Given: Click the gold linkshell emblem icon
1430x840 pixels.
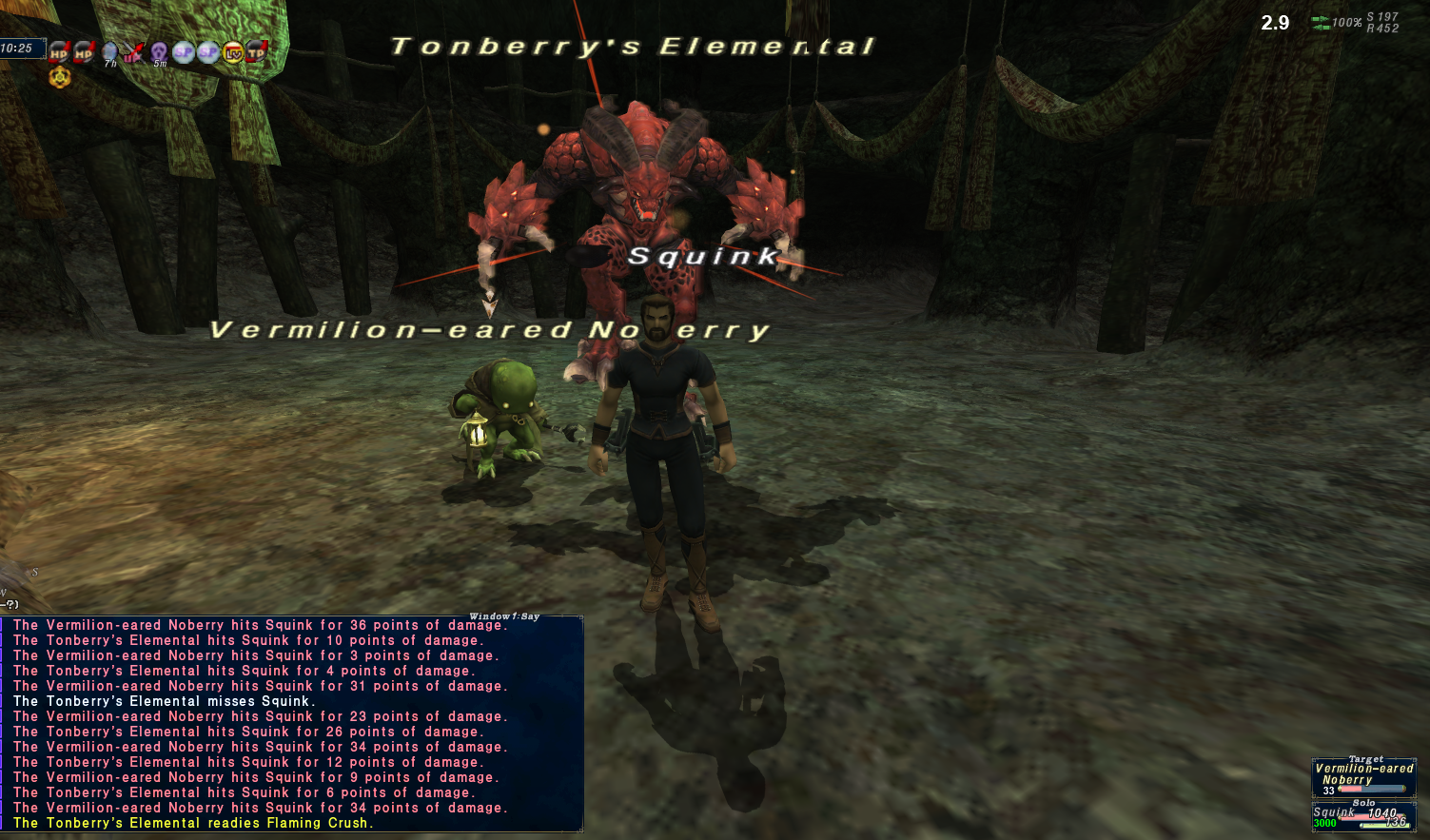Looking at the screenshot, I should tap(59, 77).
